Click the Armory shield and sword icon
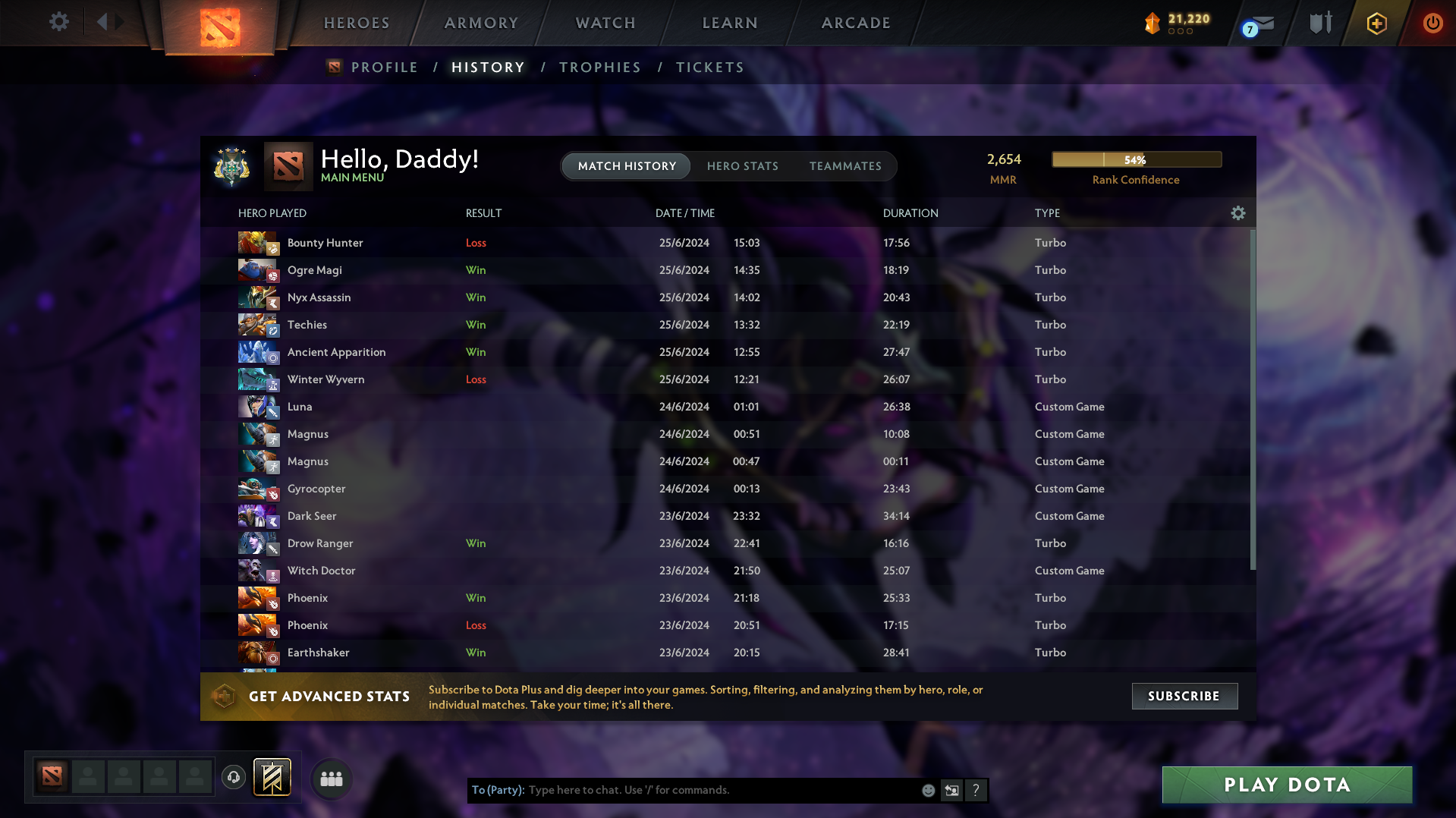1456x818 pixels. pyautogui.click(x=1319, y=23)
